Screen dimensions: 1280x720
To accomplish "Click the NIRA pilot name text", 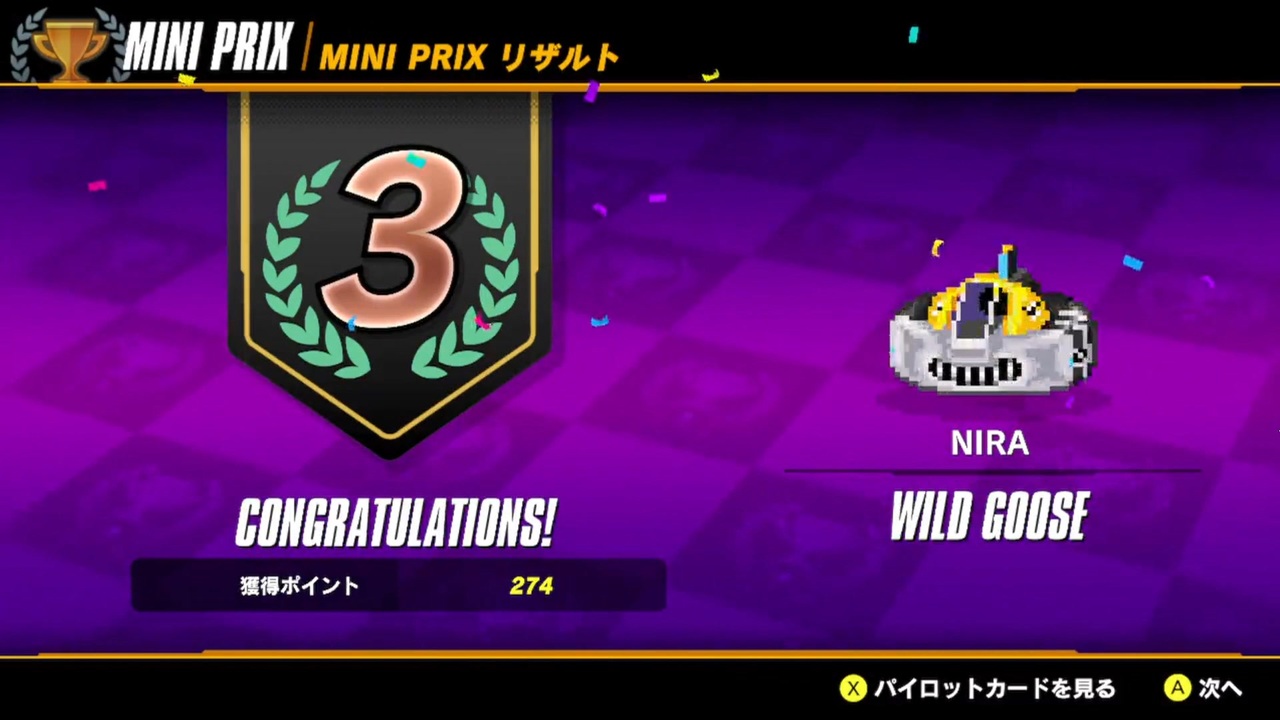I will tap(988, 443).
